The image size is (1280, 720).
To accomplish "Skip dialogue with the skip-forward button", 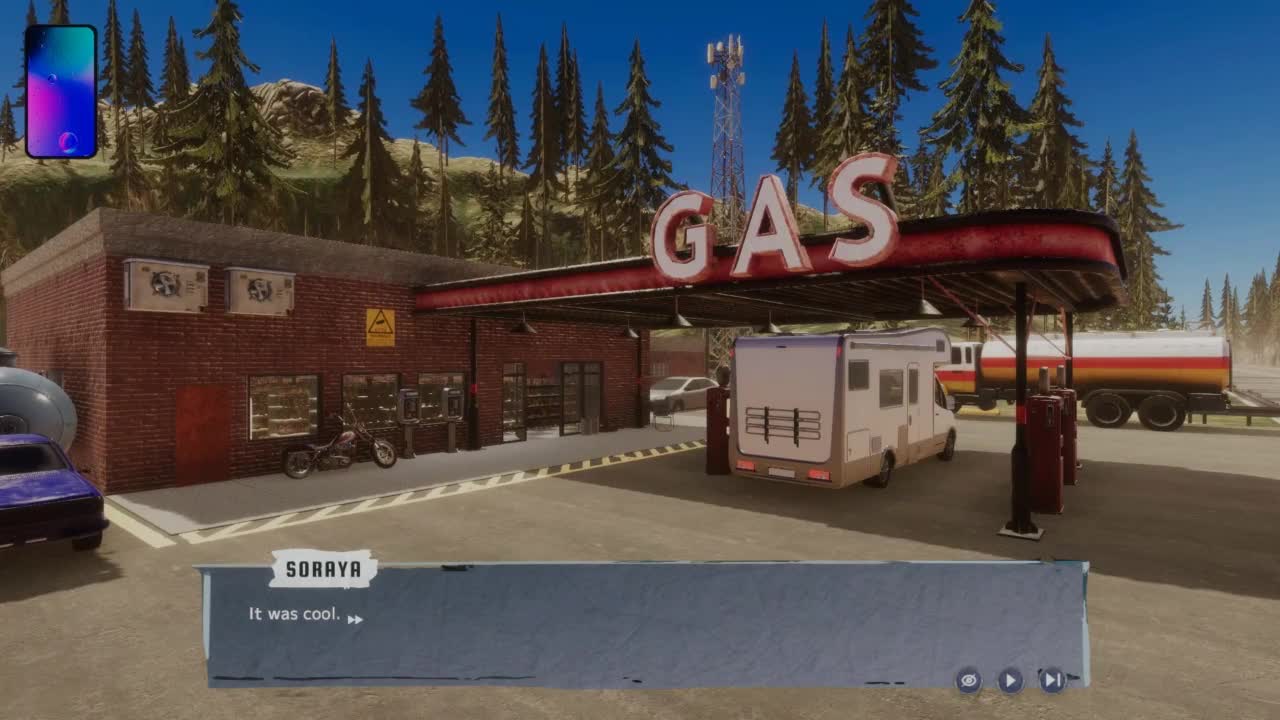I will [1052, 681].
